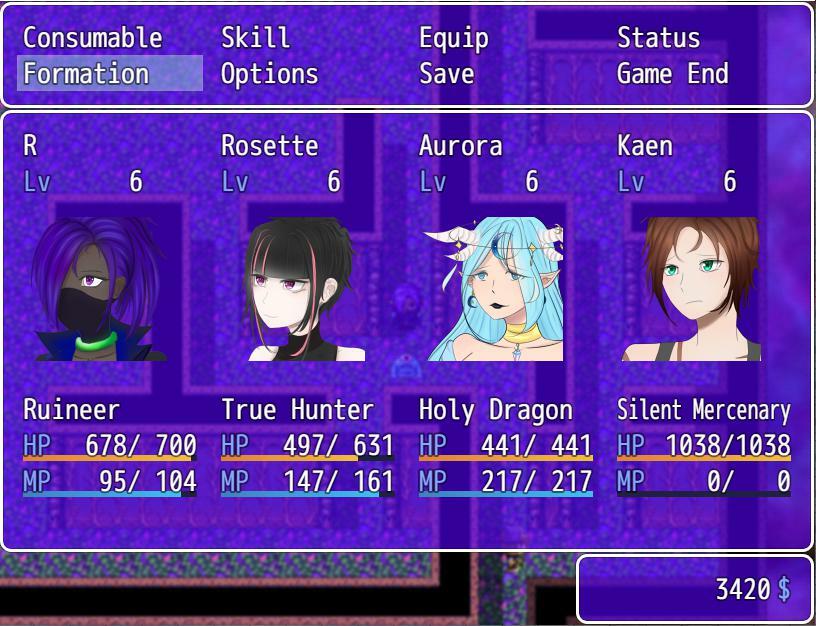Choose Kaen's portrait
816x626 pixels.
tap(693, 289)
